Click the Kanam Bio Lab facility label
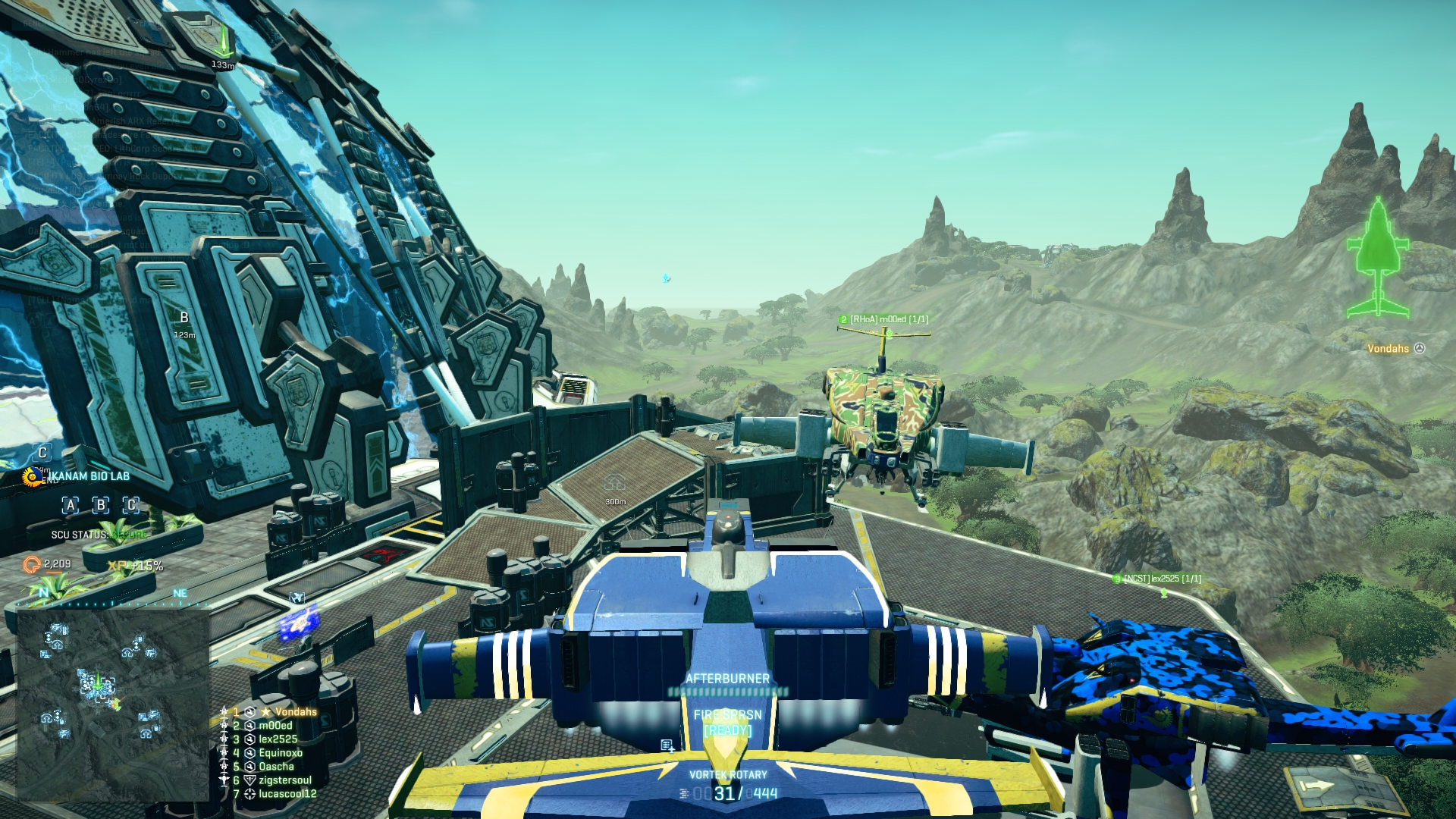This screenshot has height=819, width=1456. click(89, 476)
